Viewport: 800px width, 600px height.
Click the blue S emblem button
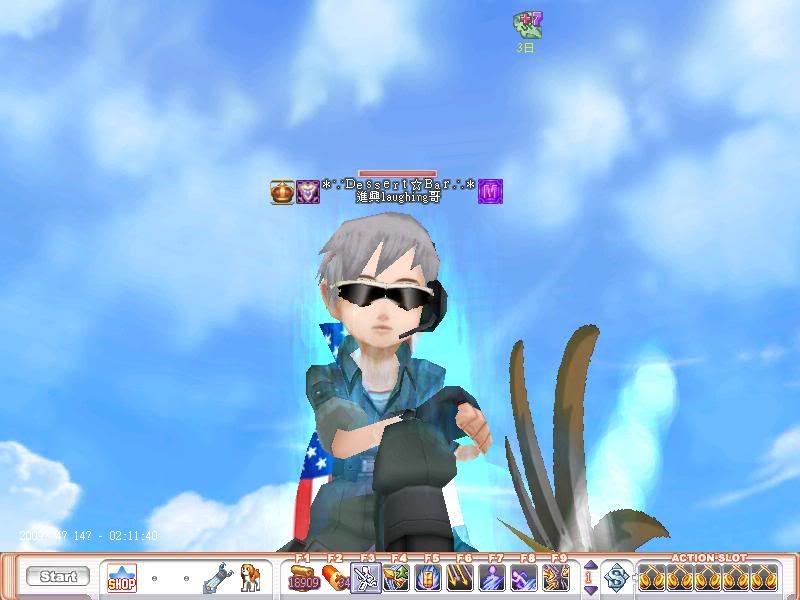[x=619, y=577]
